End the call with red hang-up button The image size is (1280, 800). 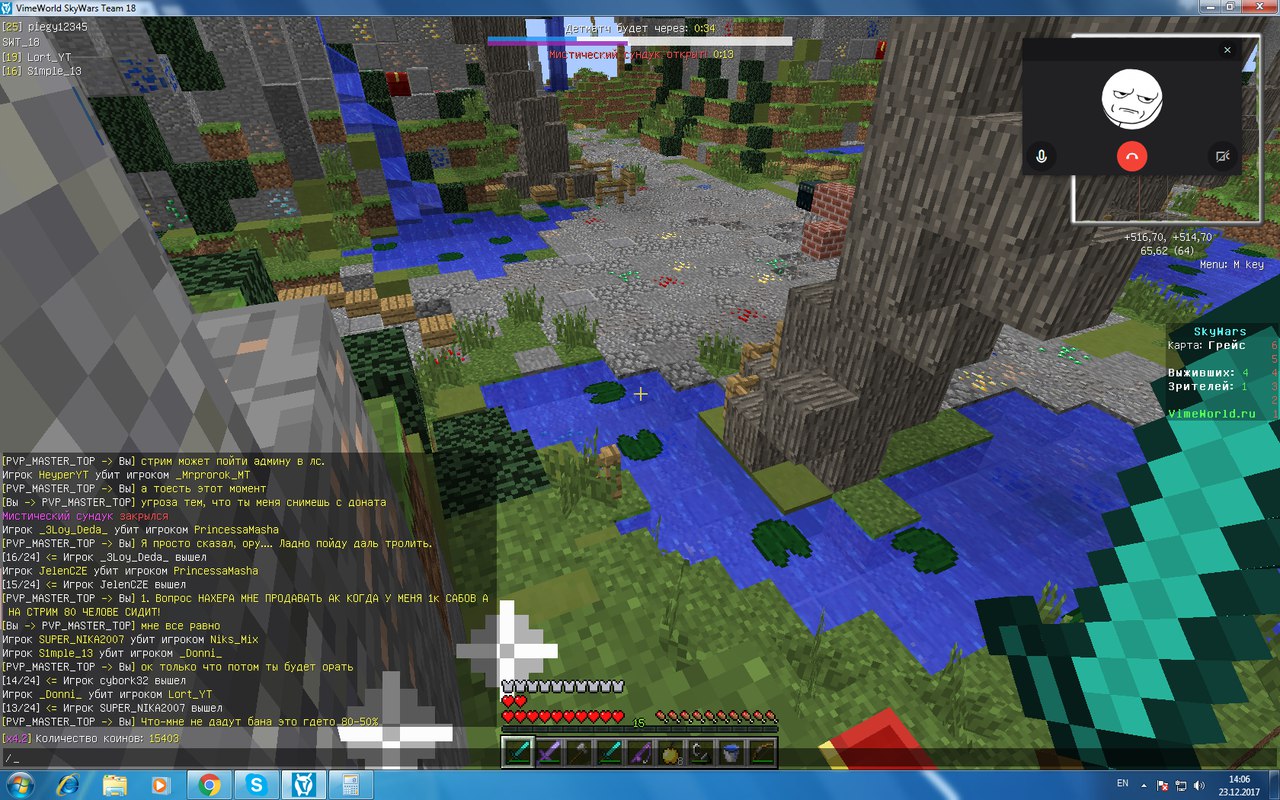(x=1132, y=156)
